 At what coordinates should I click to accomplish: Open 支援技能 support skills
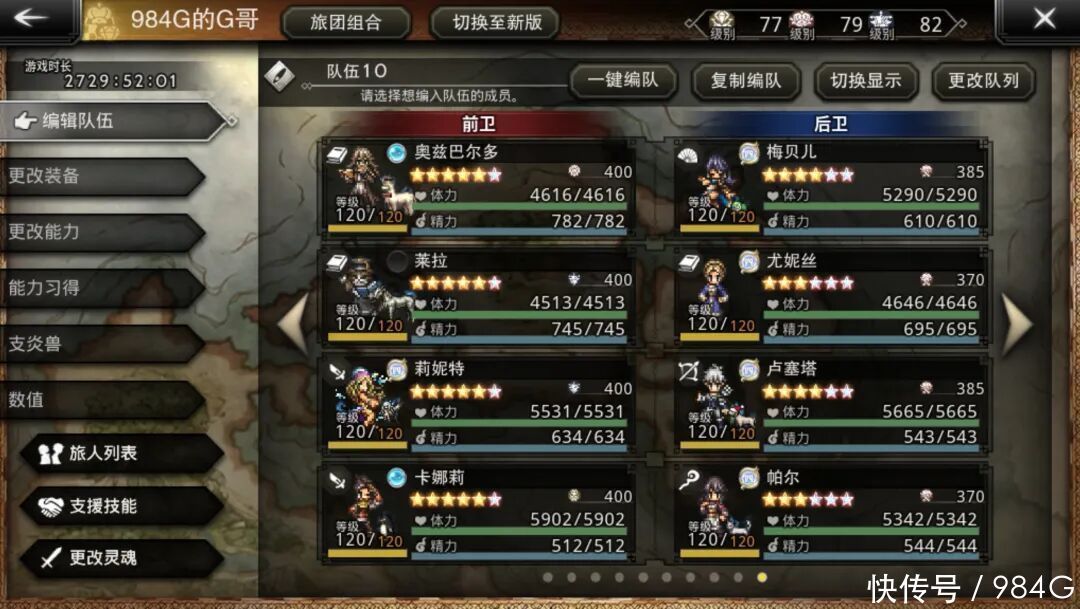120,506
